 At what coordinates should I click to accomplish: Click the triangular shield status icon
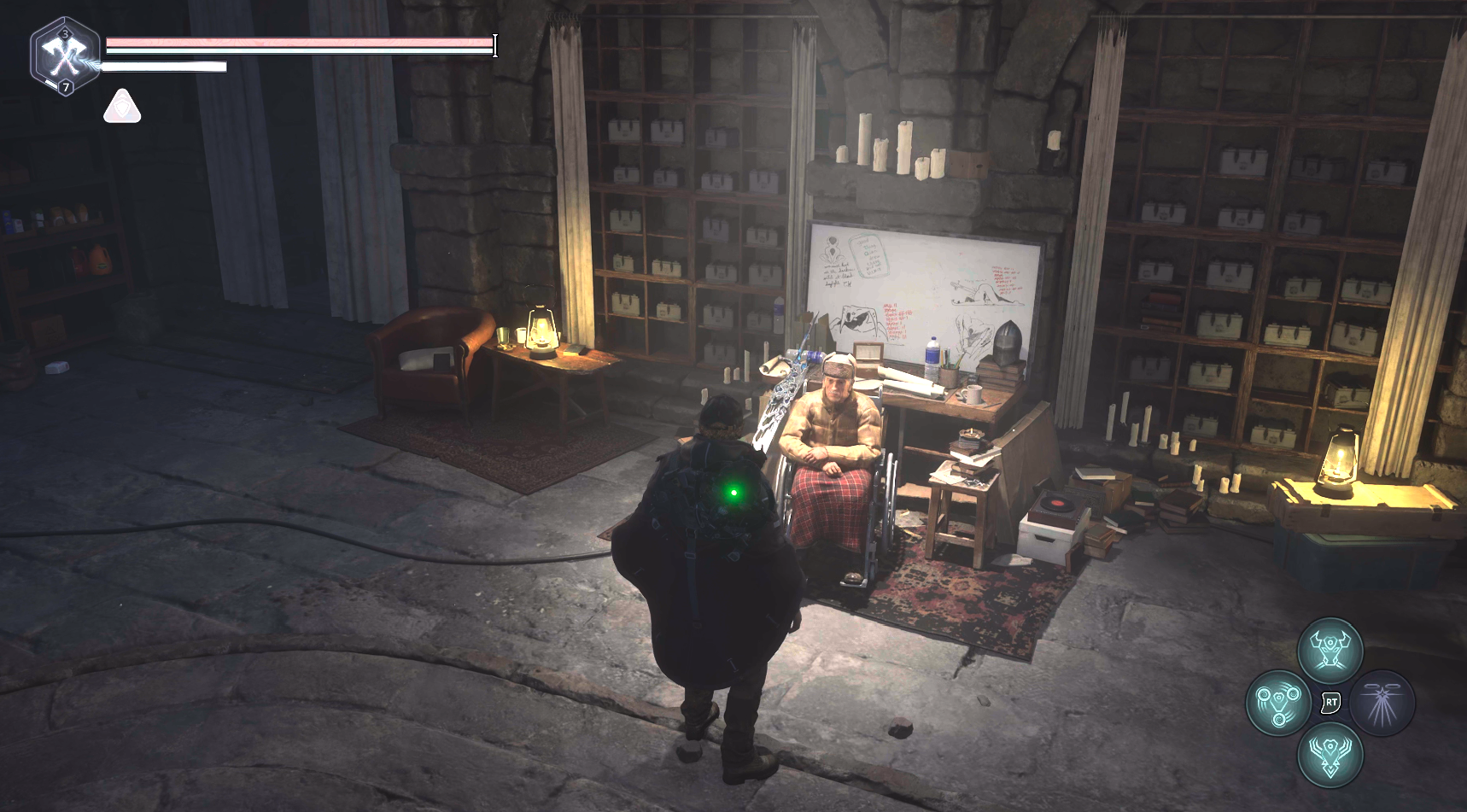click(x=122, y=108)
